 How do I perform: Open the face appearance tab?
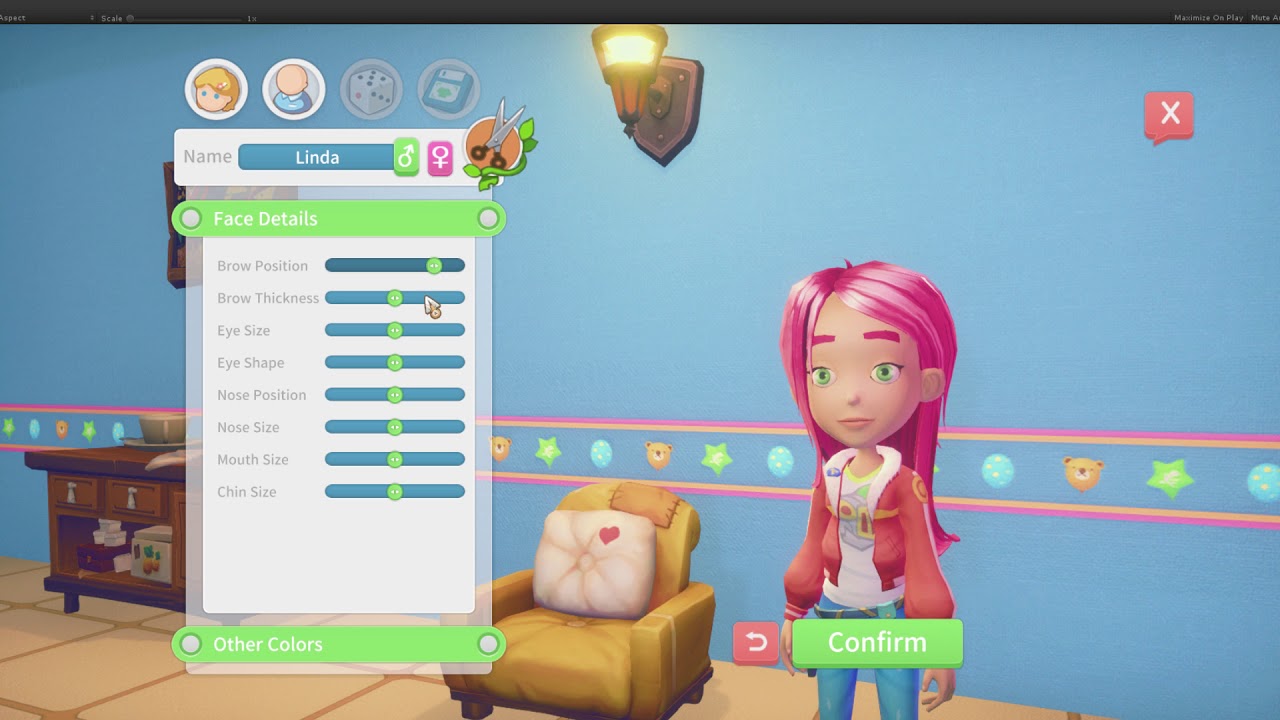(216, 90)
